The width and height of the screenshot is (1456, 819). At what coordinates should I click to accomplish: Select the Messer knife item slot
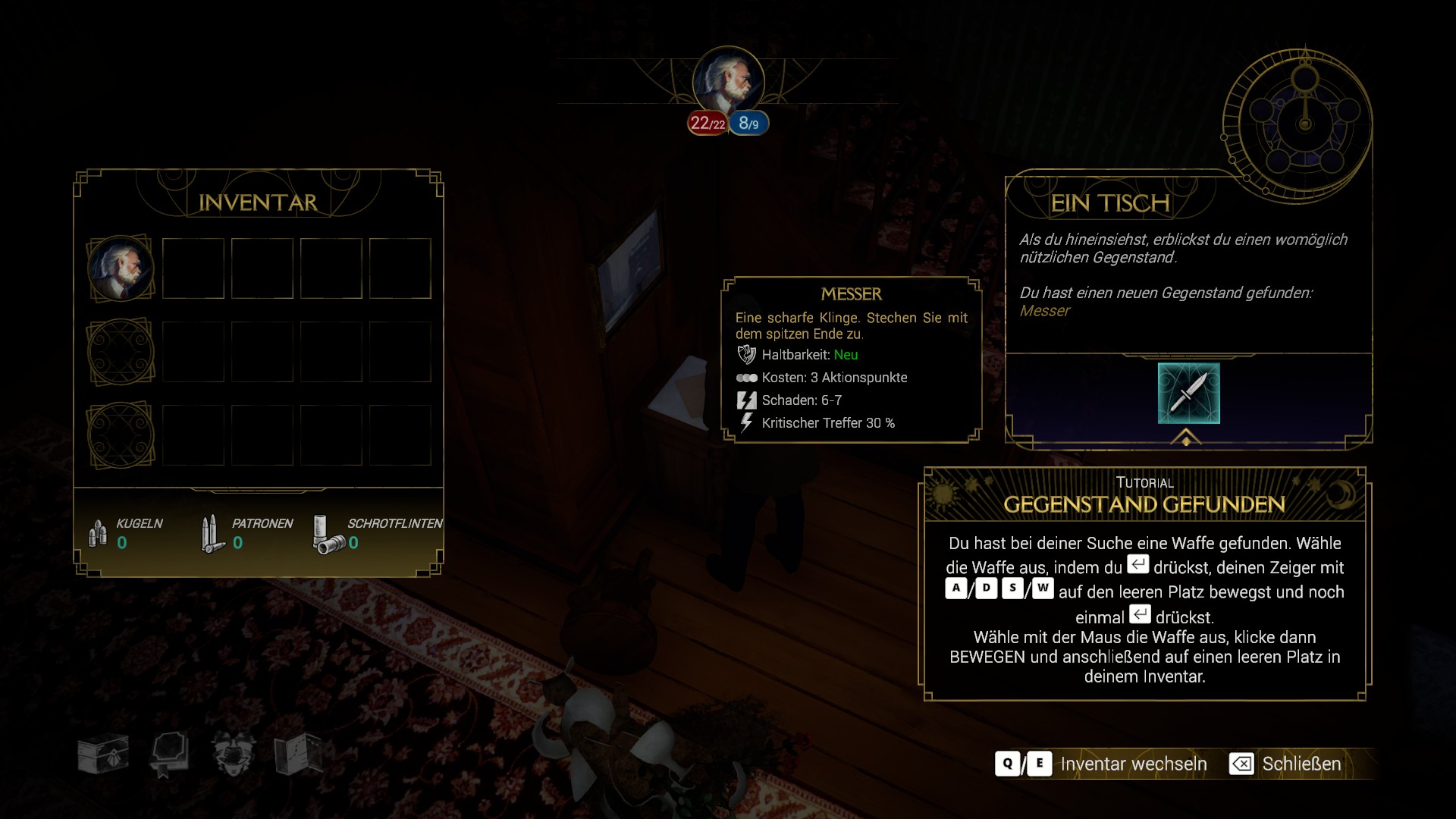(1188, 393)
